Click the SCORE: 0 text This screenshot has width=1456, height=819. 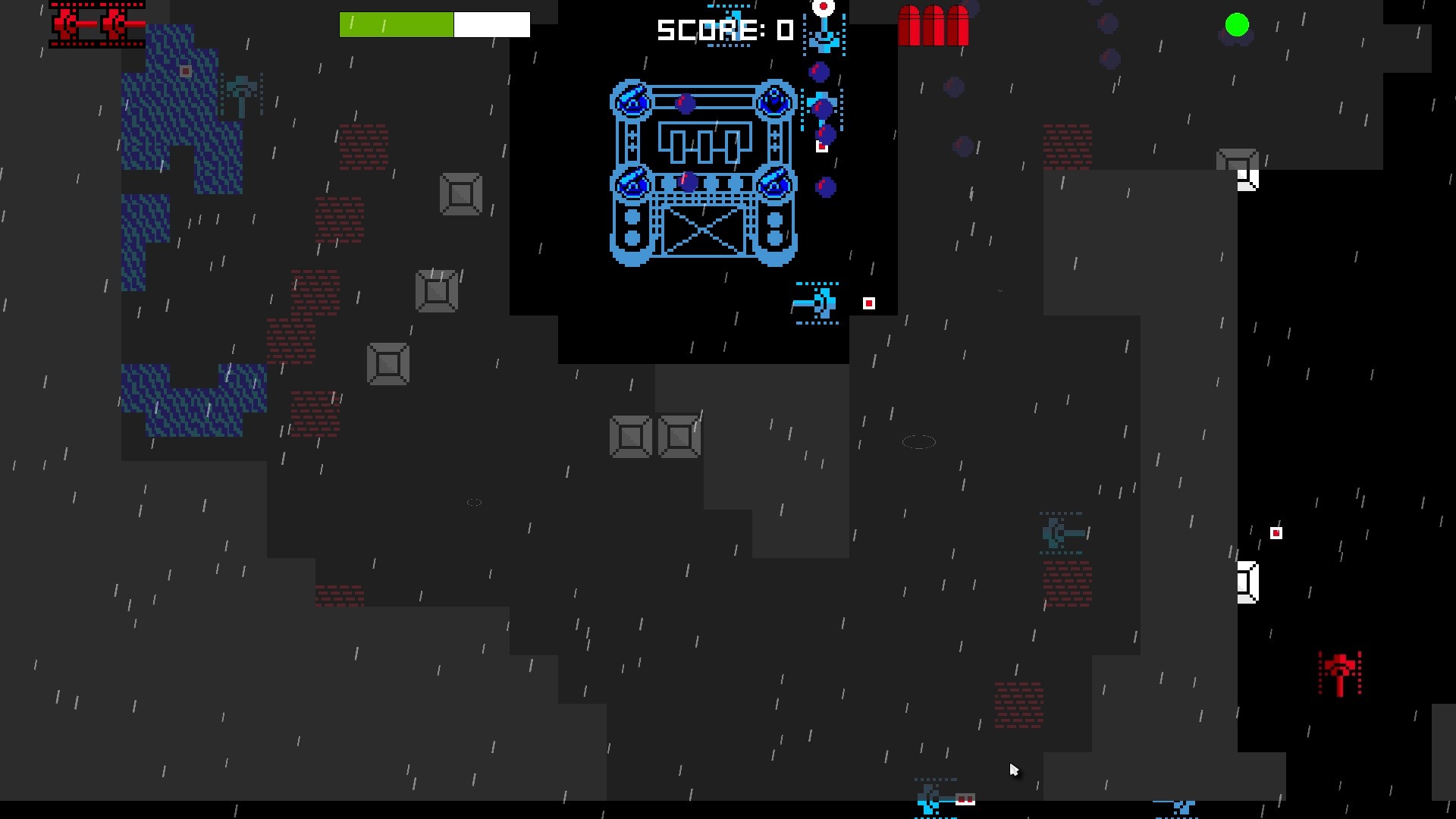point(724,30)
